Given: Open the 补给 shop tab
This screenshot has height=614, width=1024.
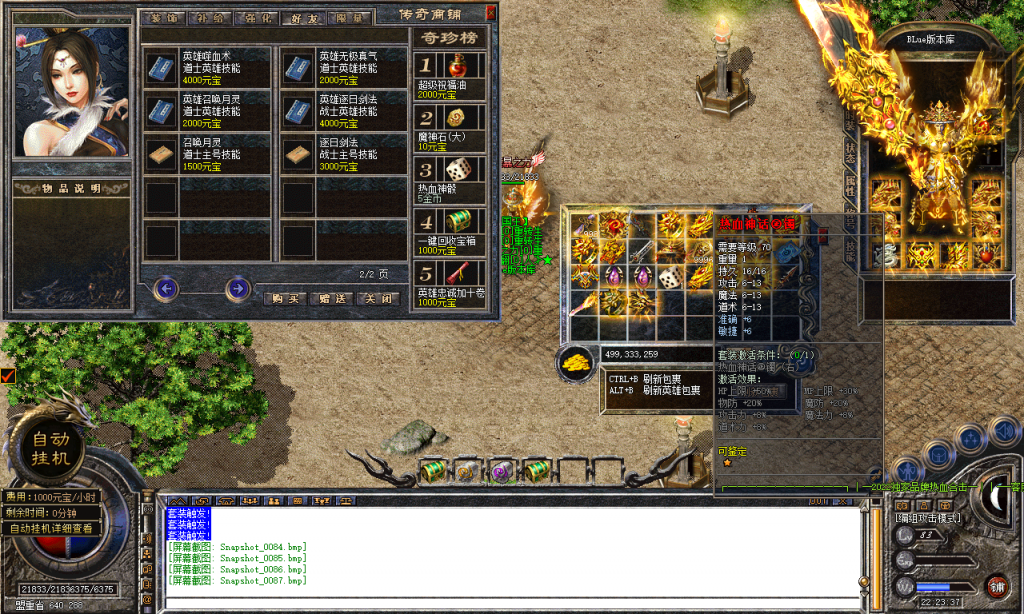Looking at the screenshot, I should coord(211,17).
